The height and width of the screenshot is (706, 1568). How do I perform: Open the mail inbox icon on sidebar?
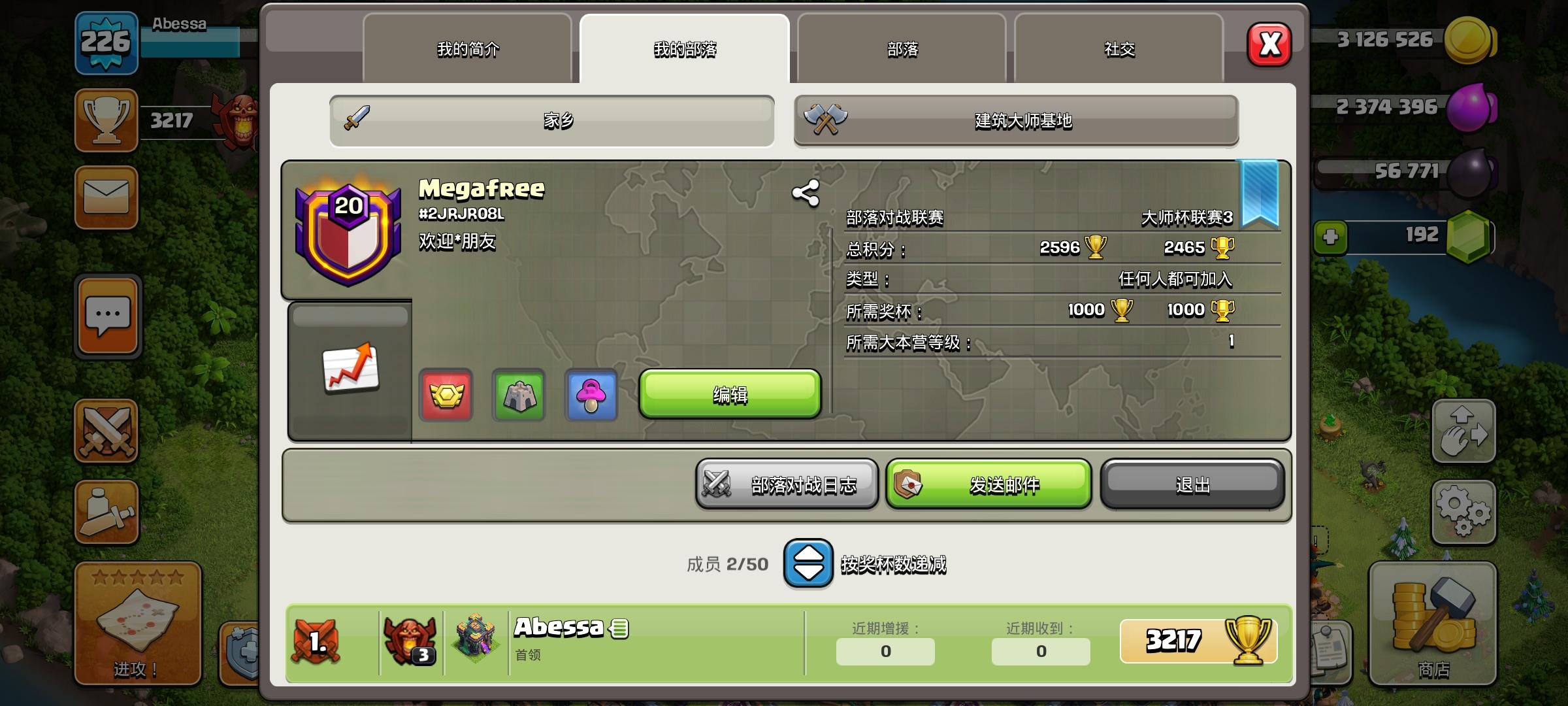point(106,197)
